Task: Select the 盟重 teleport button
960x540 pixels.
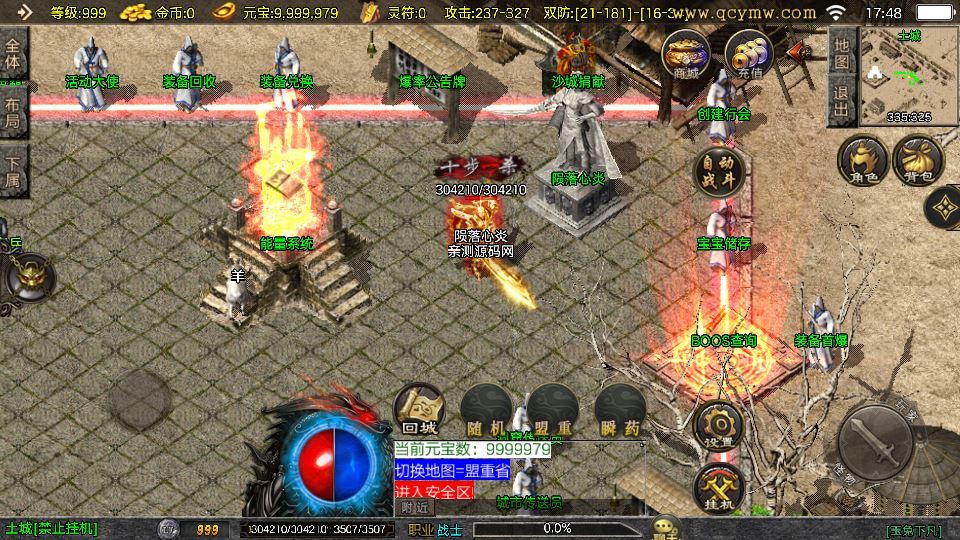Action: (x=551, y=410)
